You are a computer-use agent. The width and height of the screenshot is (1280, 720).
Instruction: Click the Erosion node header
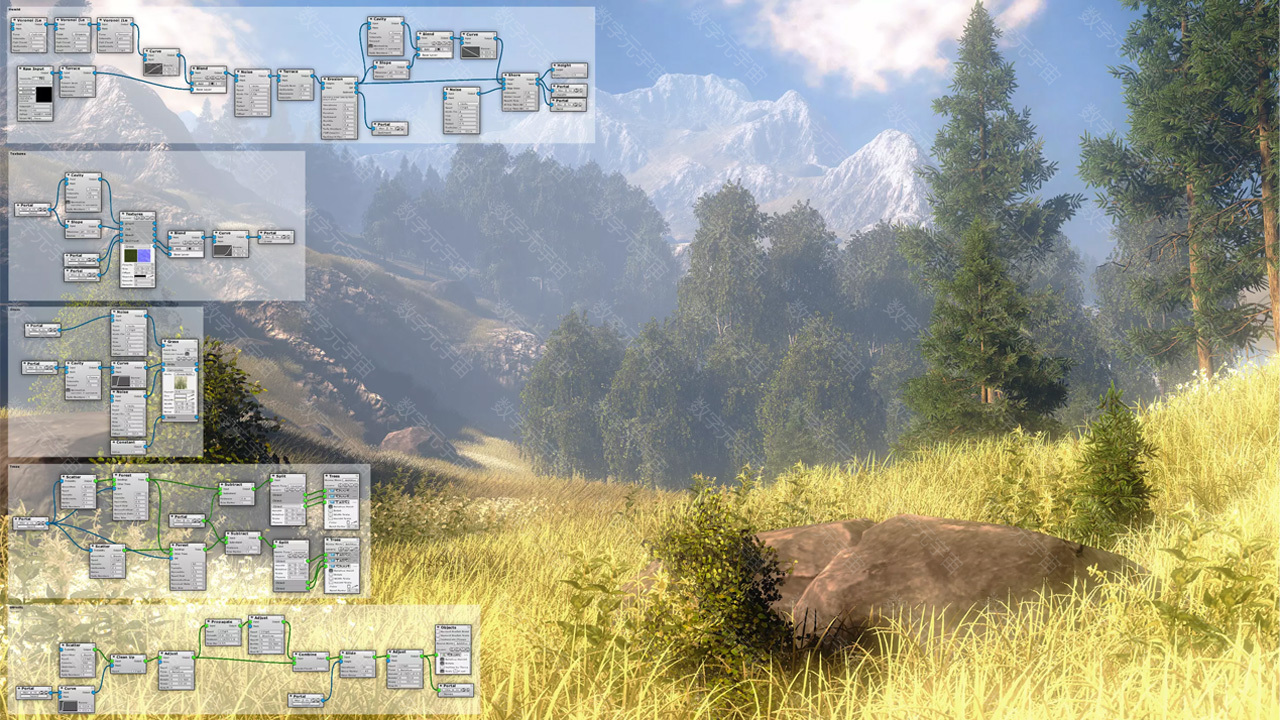(339, 79)
